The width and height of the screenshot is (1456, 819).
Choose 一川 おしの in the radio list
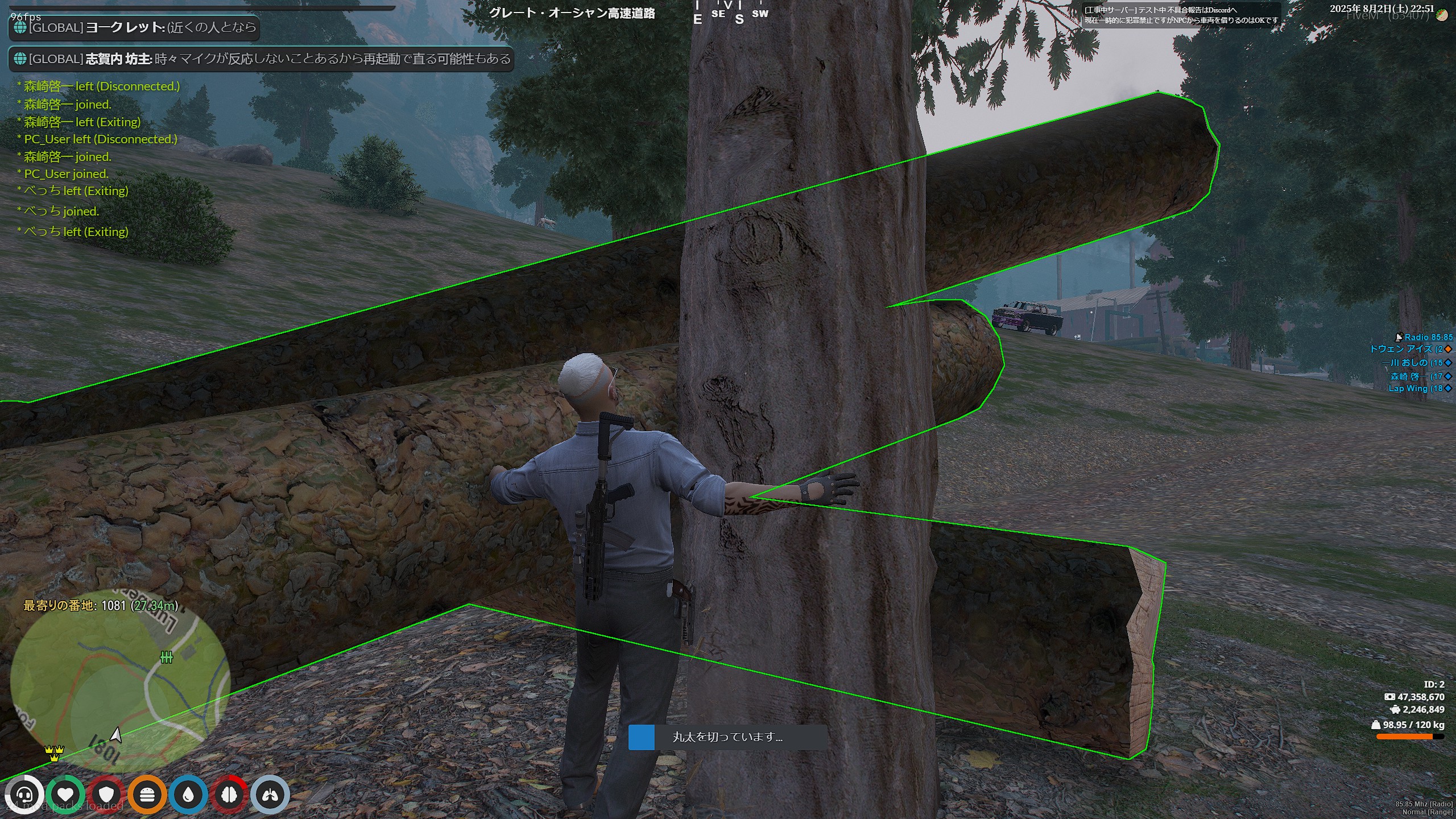click(x=1412, y=362)
